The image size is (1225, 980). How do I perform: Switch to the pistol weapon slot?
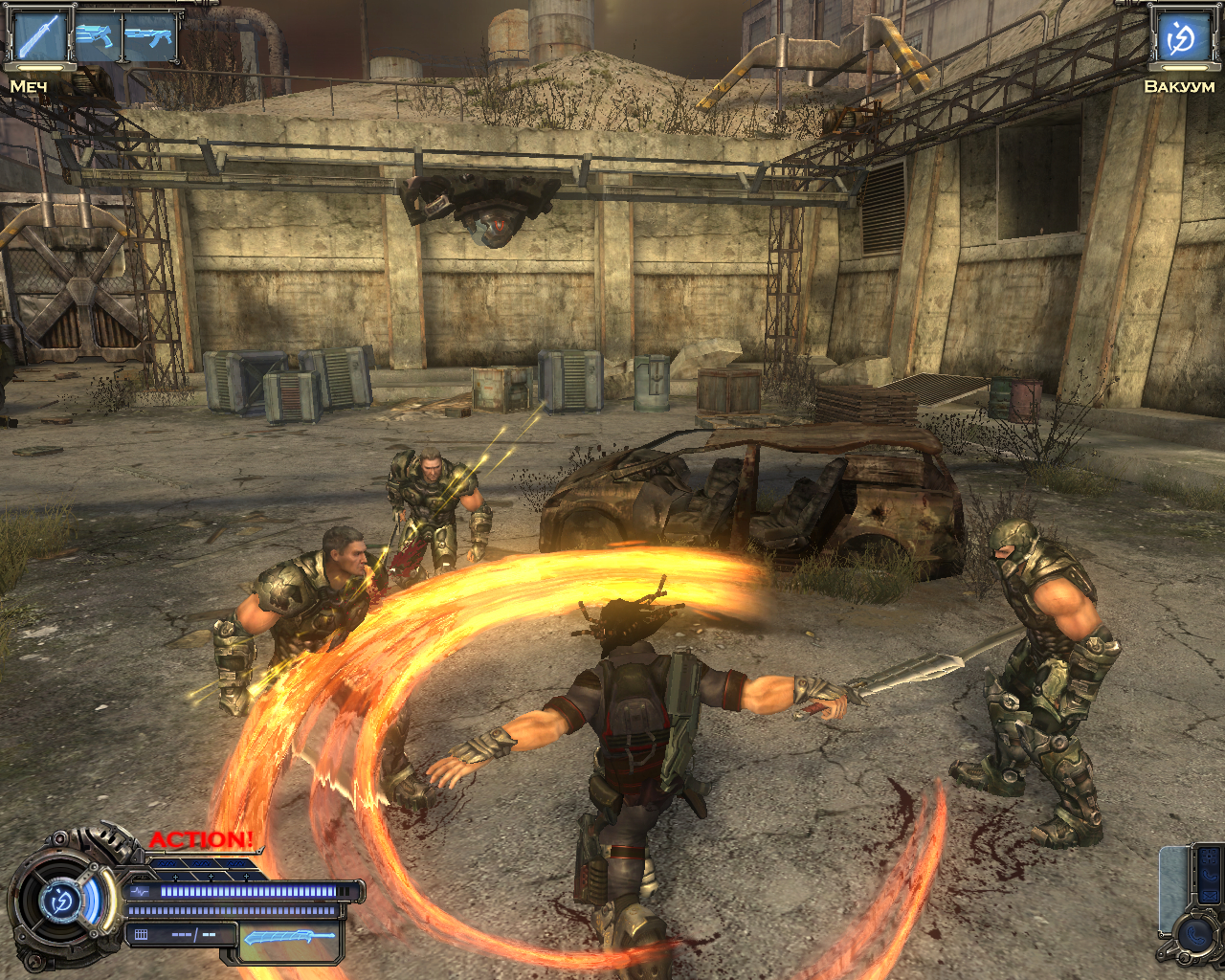(95, 36)
